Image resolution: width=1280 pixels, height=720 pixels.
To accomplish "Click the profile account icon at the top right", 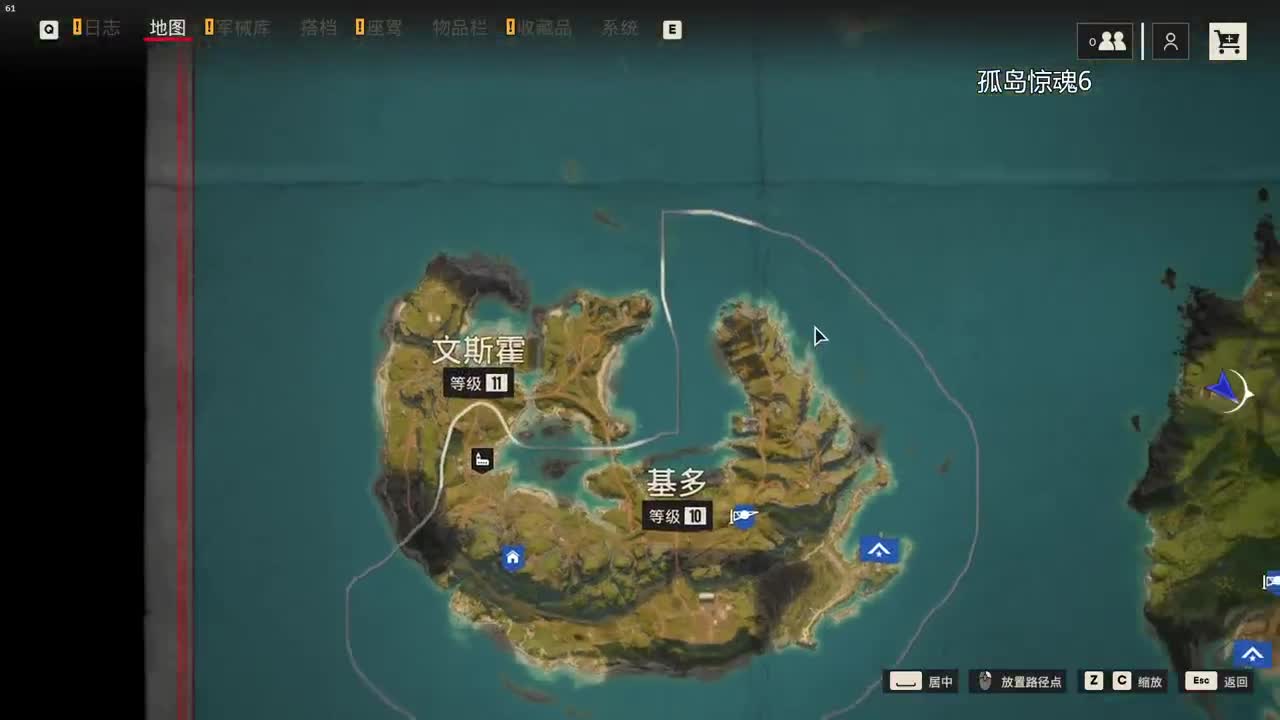I will [x=1170, y=41].
